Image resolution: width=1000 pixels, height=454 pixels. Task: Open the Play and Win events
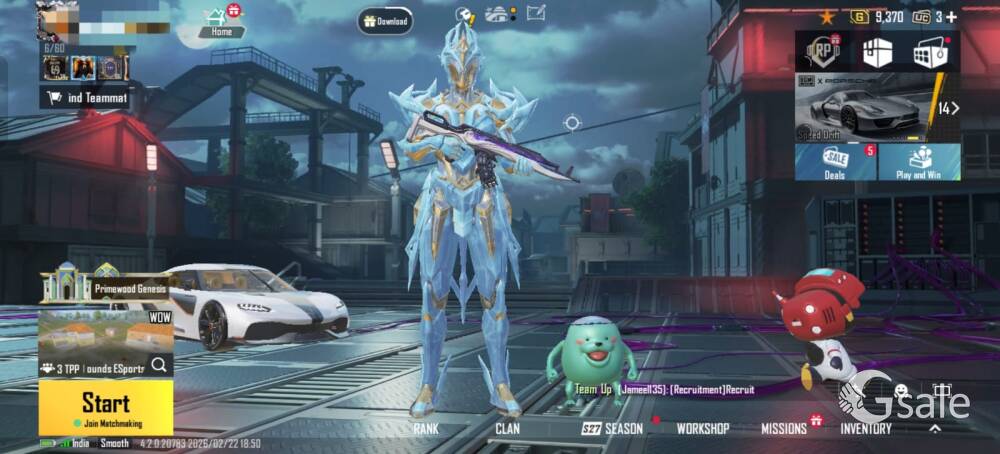pyautogui.click(x=919, y=162)
